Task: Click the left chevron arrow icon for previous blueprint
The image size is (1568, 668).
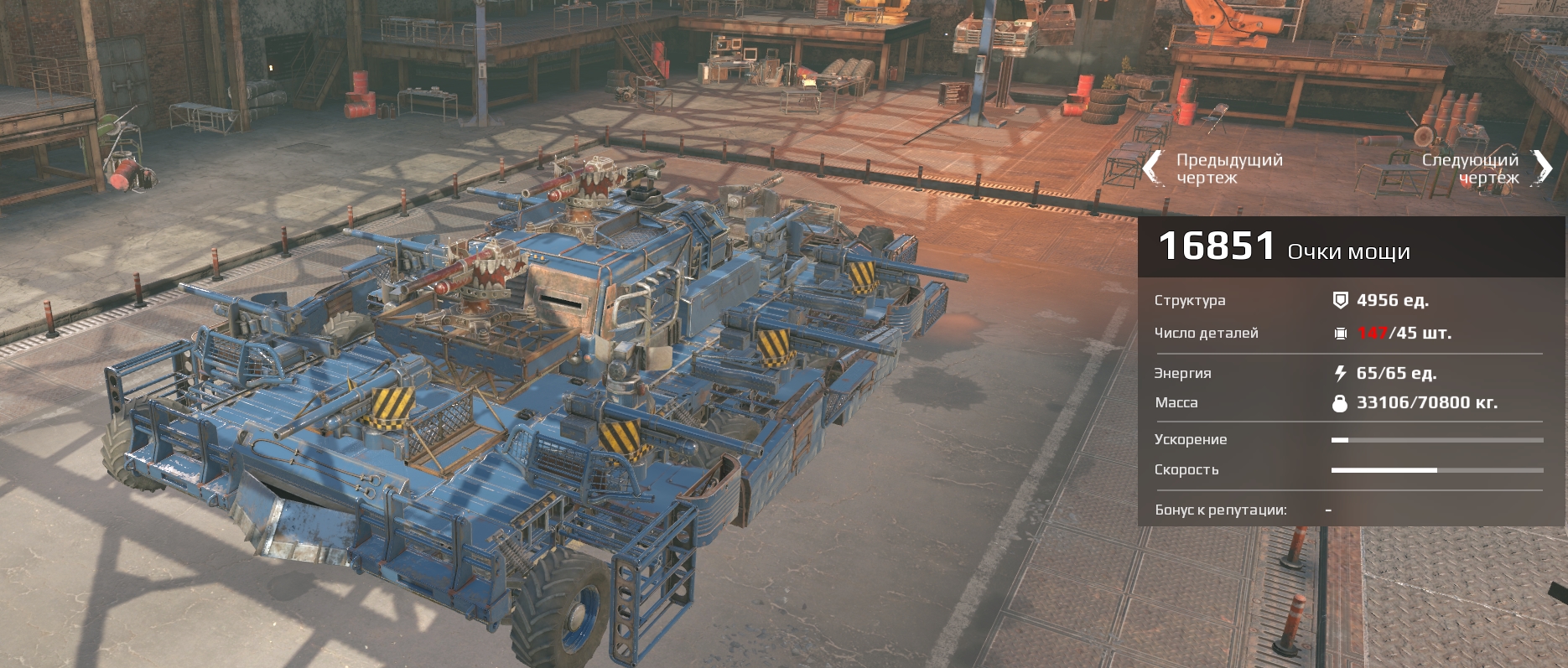Action: coord(1154,165)
